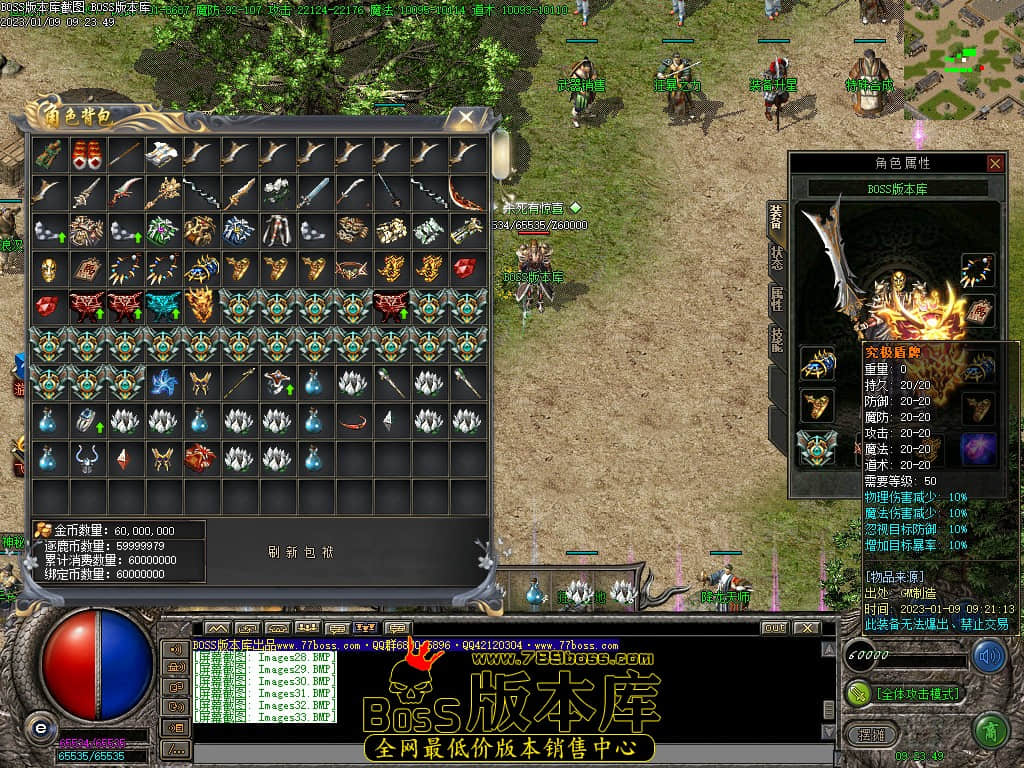Viewport: 1024px width, 768px height.
Task: Select the blue star flower item
Action: 162,382
